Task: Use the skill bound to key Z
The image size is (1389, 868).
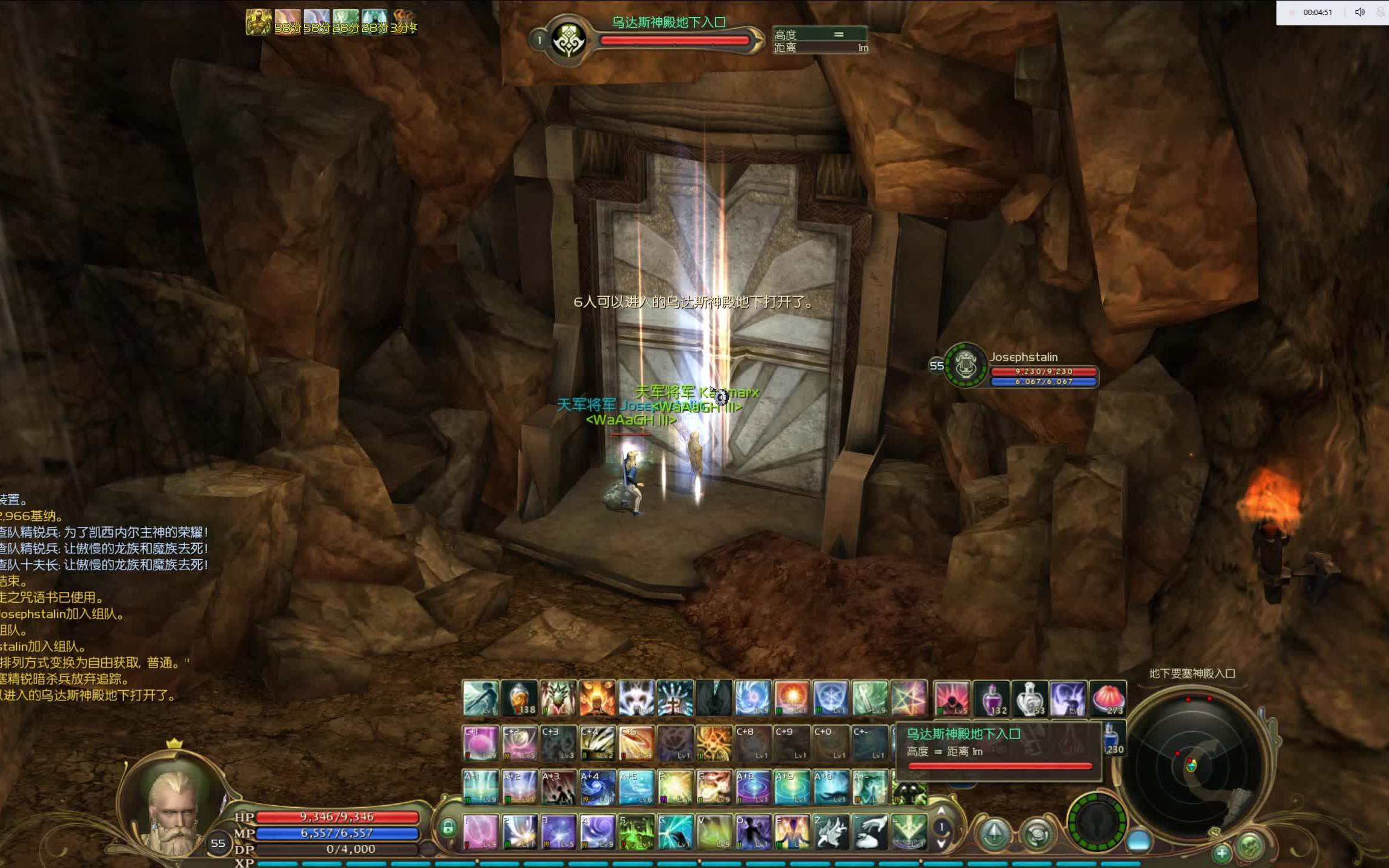Action: [831, 832]
